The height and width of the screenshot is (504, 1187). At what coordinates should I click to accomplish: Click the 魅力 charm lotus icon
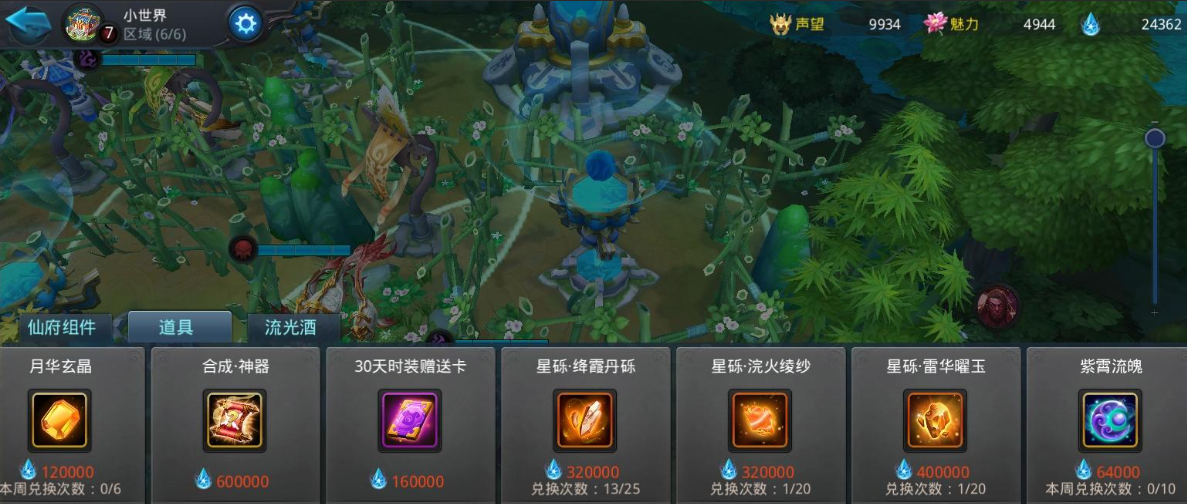coord(935,24)
